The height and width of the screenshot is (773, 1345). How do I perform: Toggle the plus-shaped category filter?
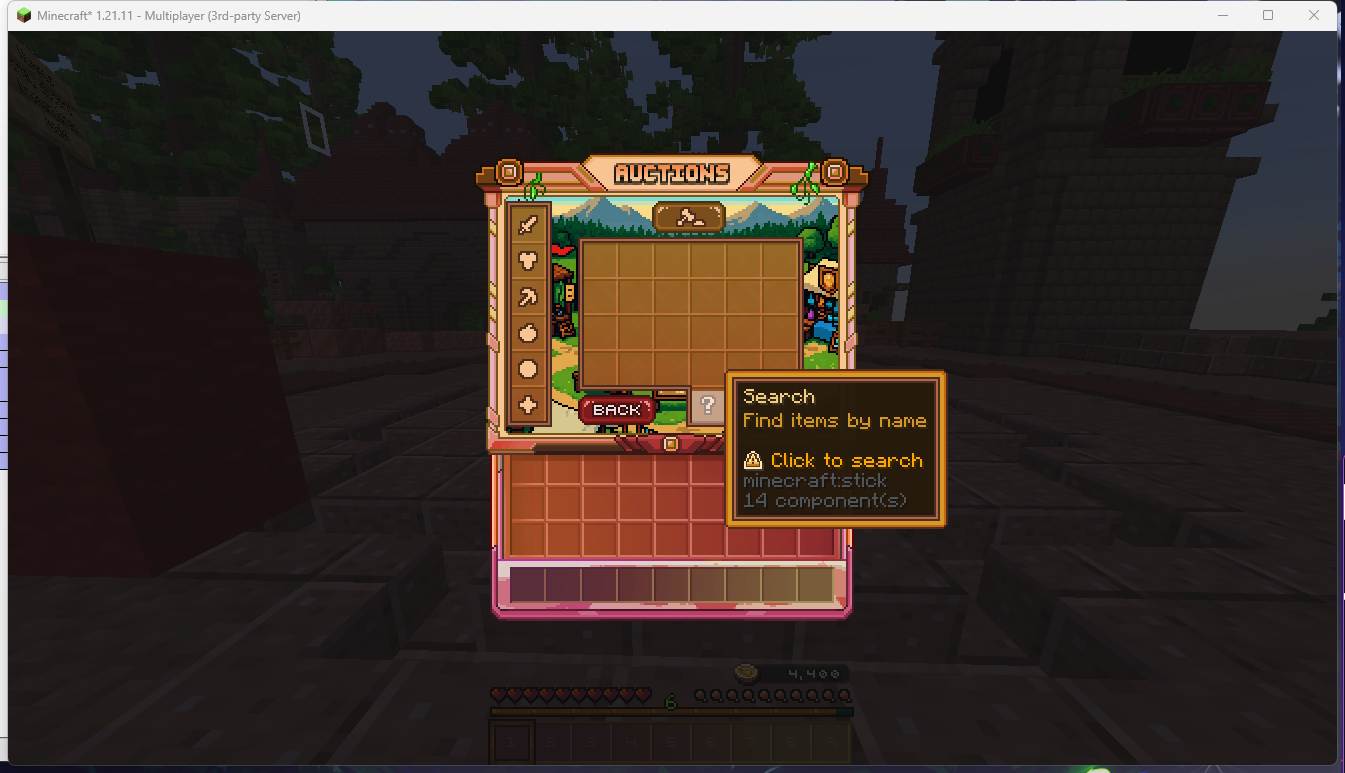(530, 406)
